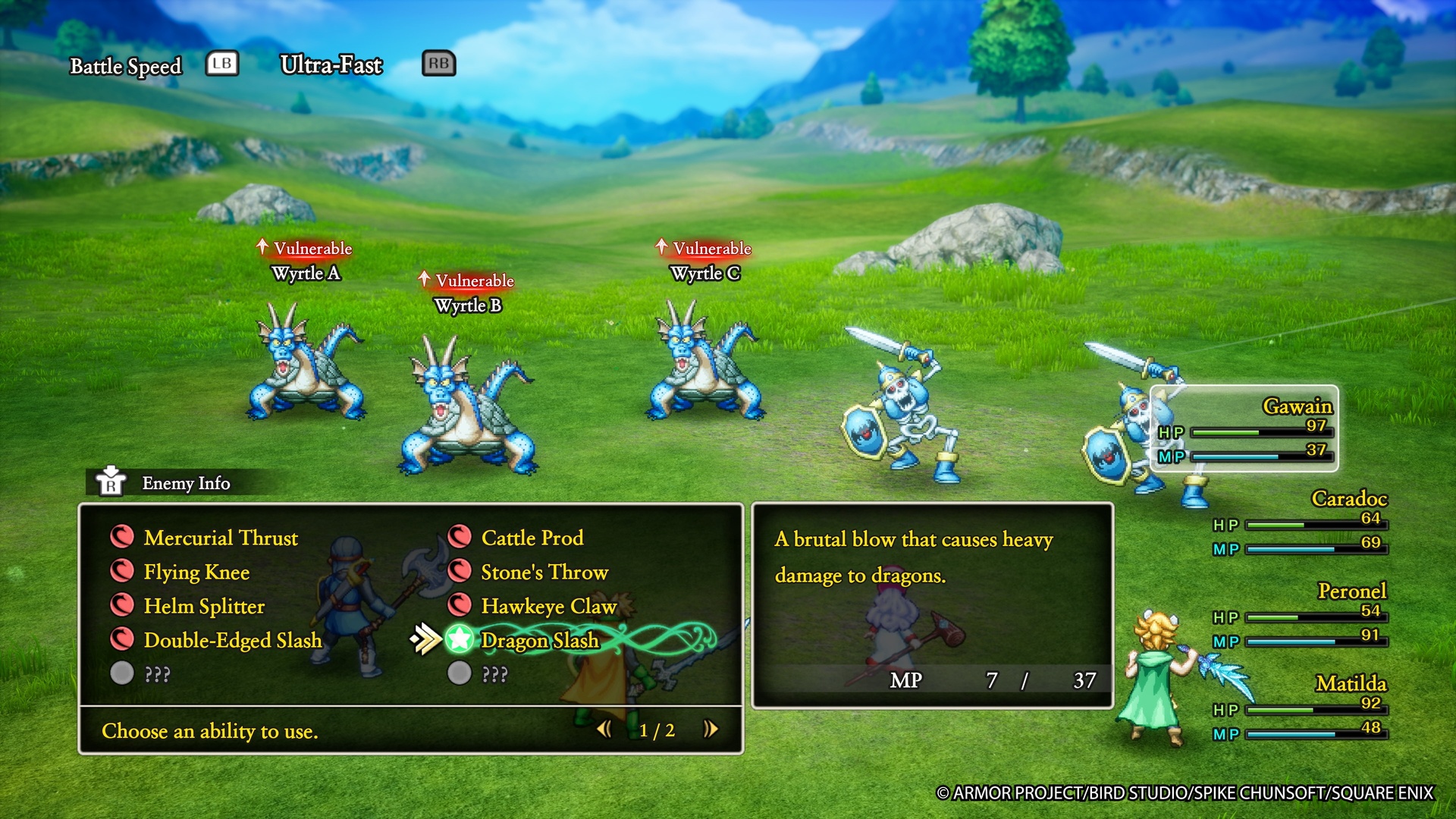Use Double-Edged Slash
This screenshot has width=1456, height=819.
232,640
